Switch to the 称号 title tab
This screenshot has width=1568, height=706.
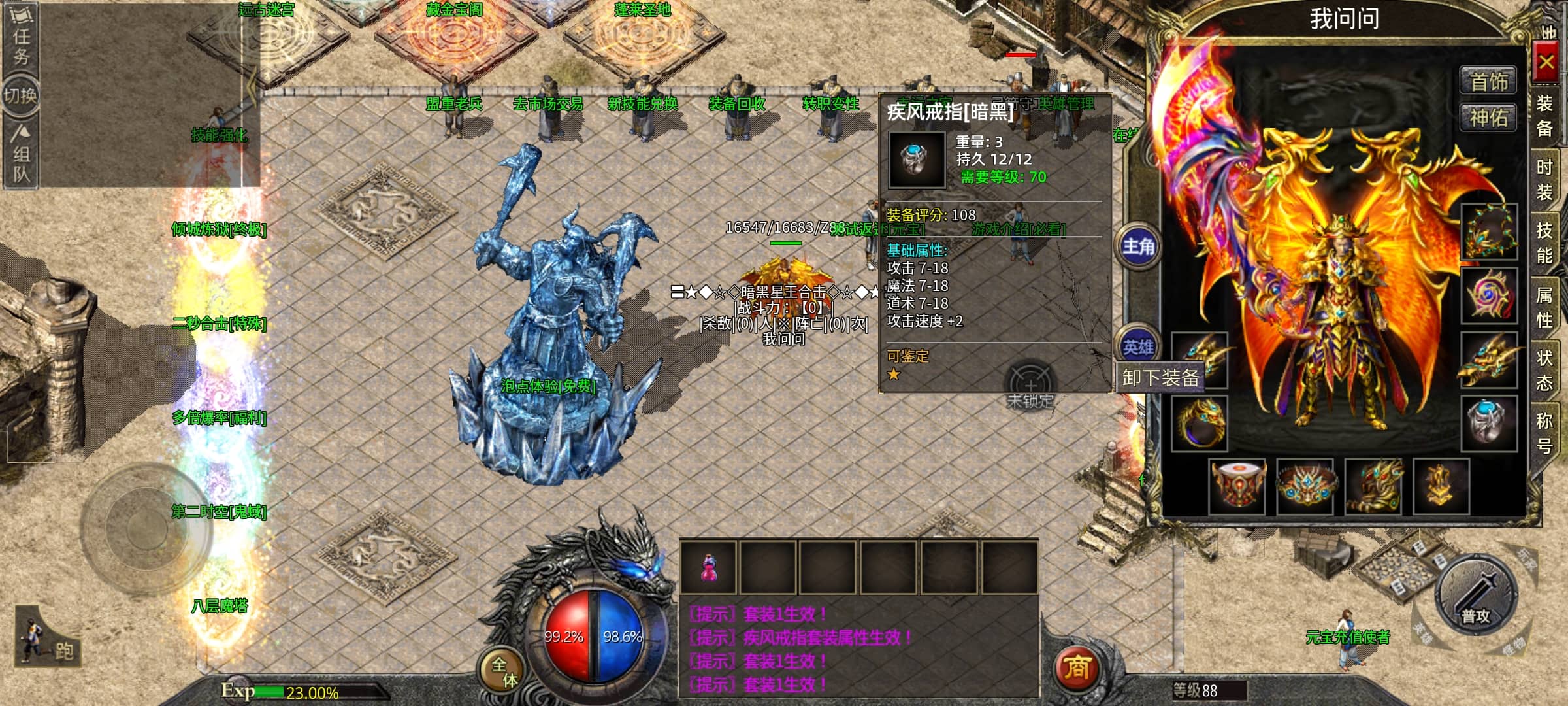point(1544,432)
